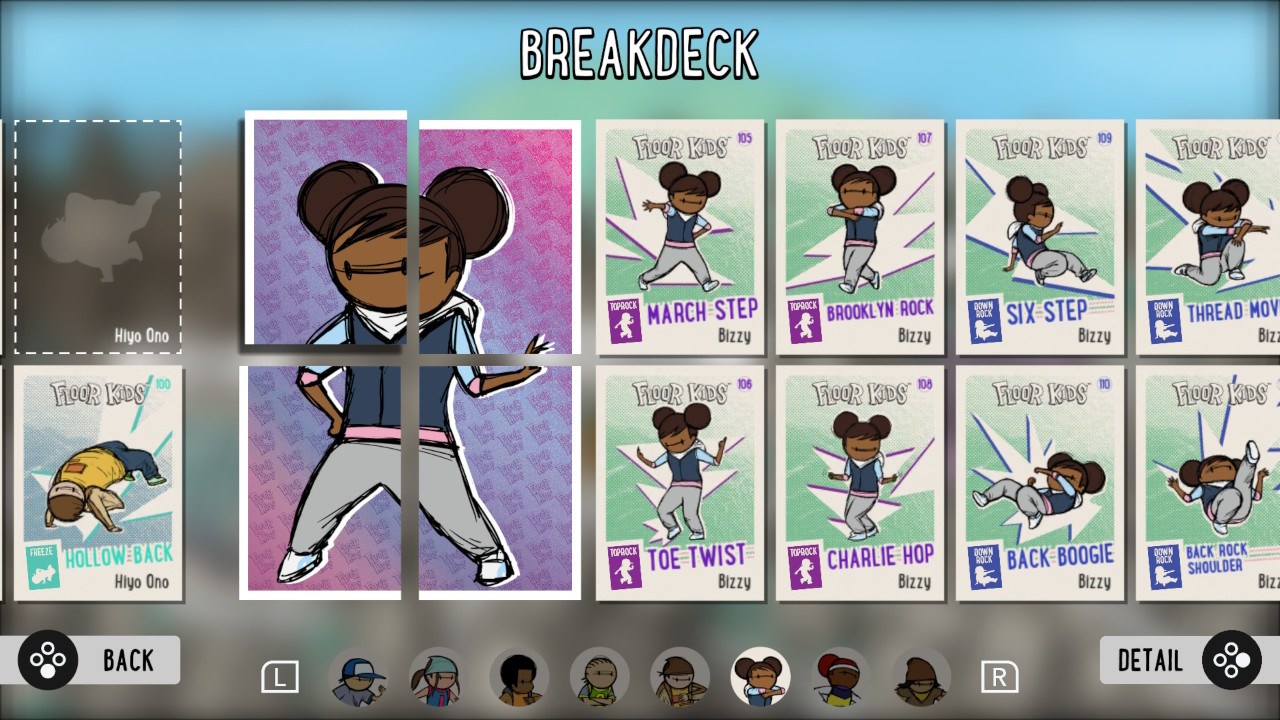
Task: Click the DOWN ROCK badge on Six Step card
Action: pyautogui.click(x=986, y=318)
